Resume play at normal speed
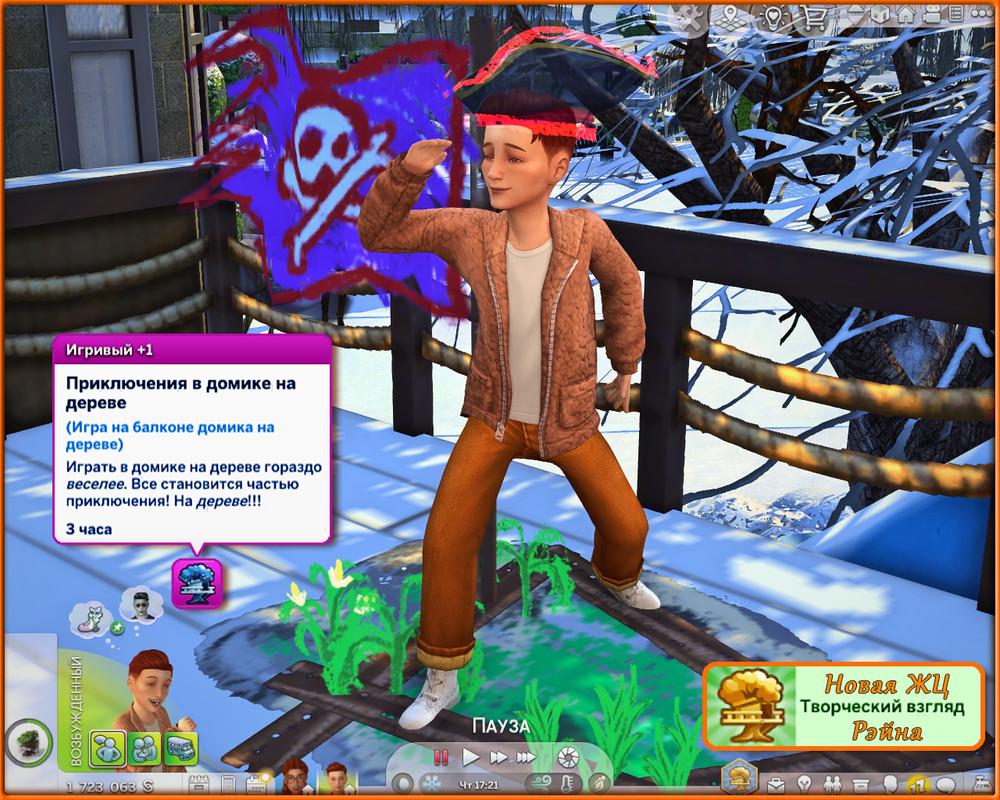 coord(471,757)
